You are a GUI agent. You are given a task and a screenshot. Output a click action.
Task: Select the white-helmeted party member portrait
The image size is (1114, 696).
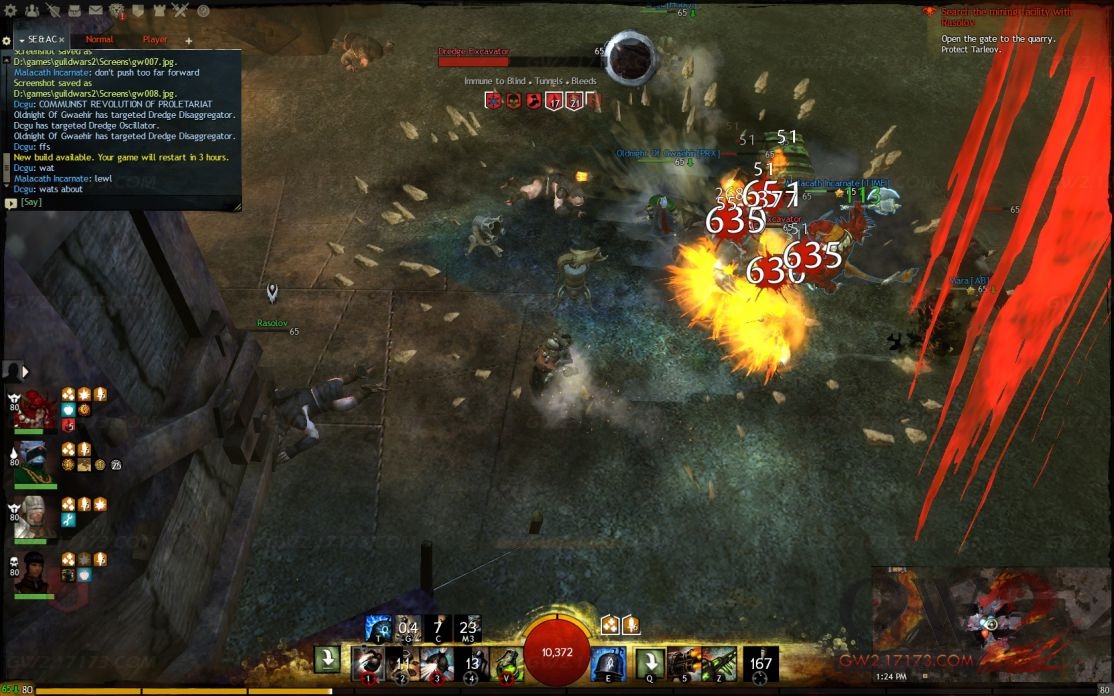pyautogui.click(x=34, y=515)
